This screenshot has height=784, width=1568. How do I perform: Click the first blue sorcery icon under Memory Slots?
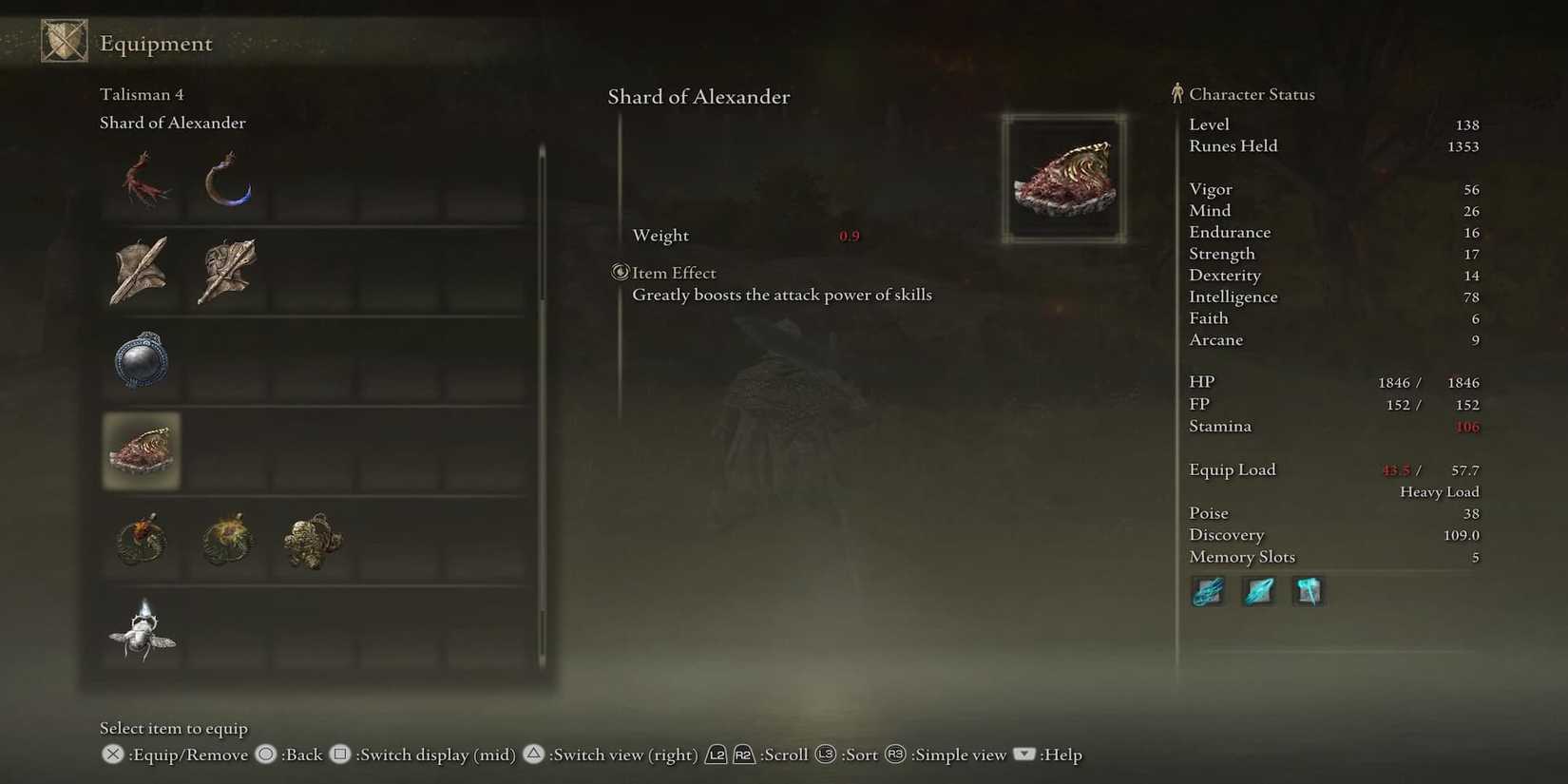coord(1208,590)
